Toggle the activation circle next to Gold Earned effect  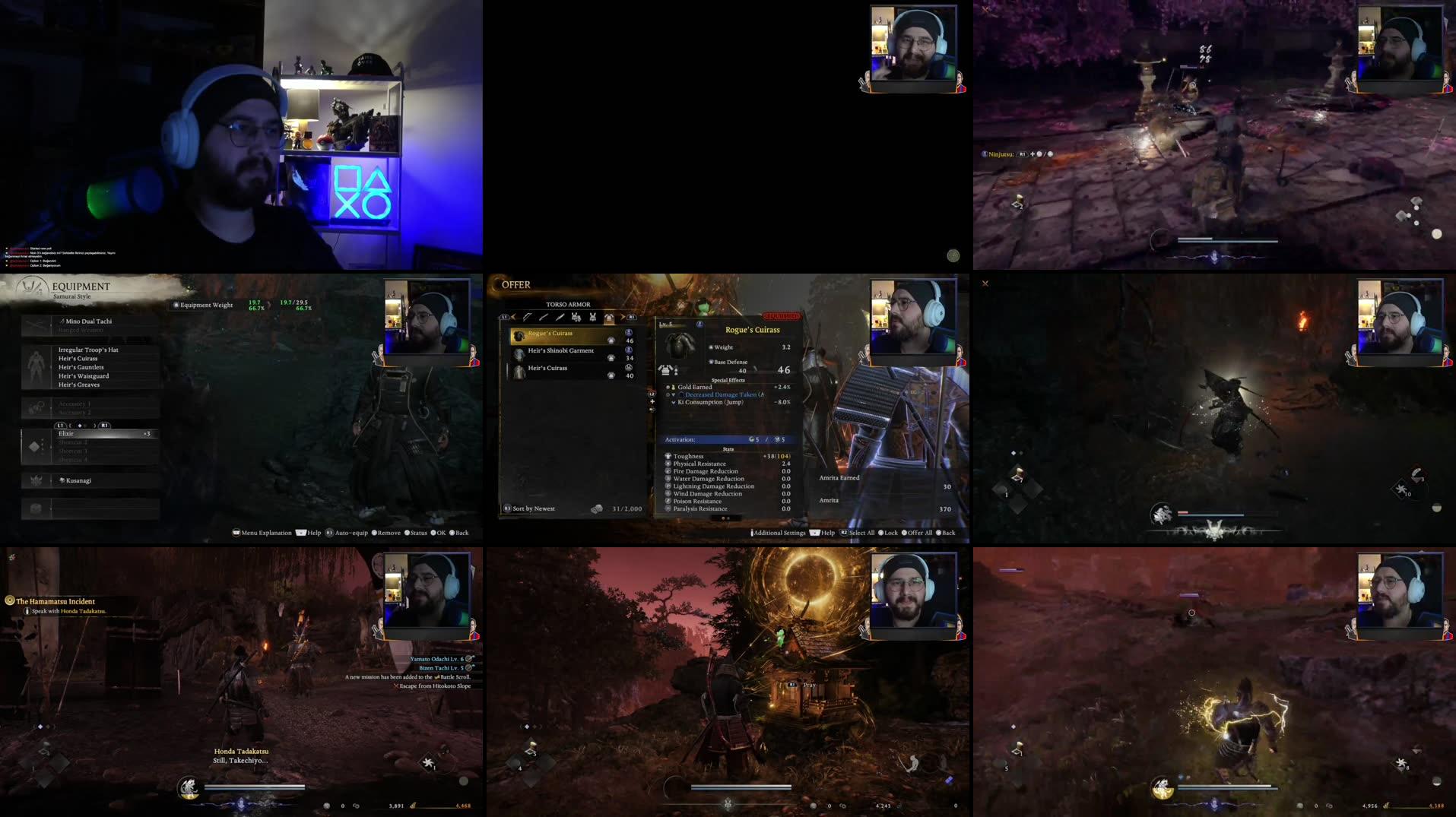668,388
